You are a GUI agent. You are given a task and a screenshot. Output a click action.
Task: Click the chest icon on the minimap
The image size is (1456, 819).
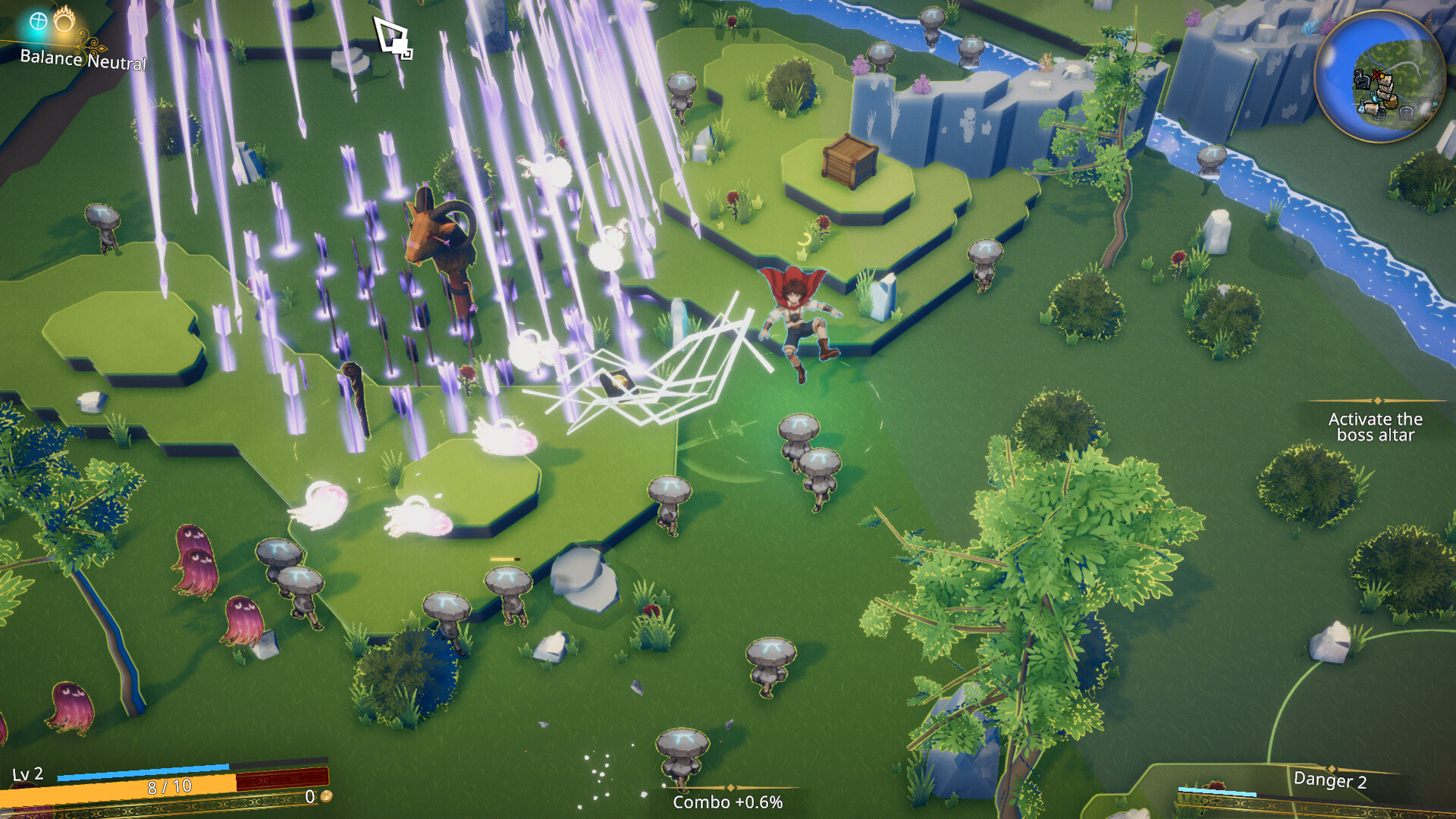point(1390,102)
